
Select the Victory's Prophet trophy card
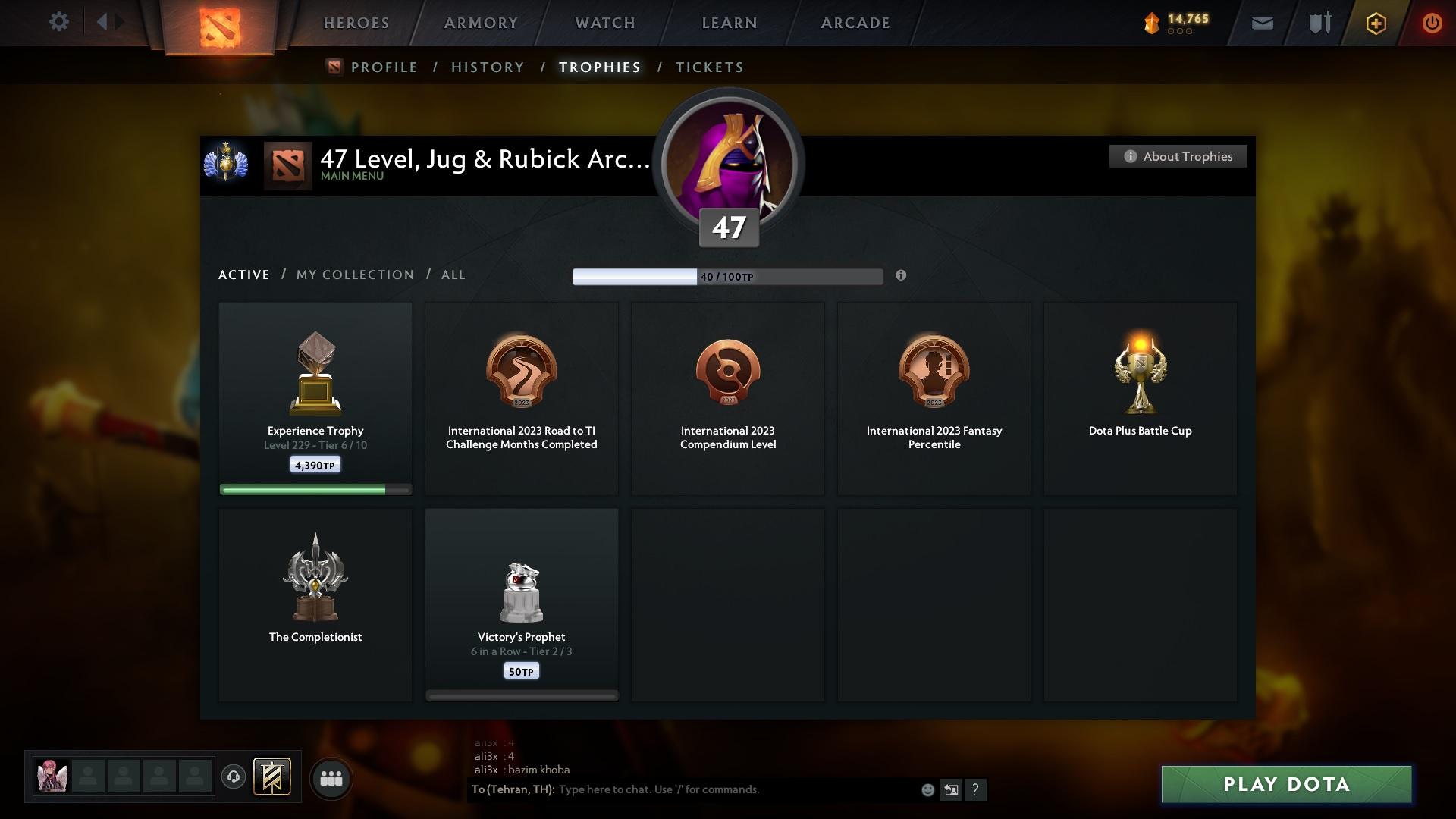[521, 603]
